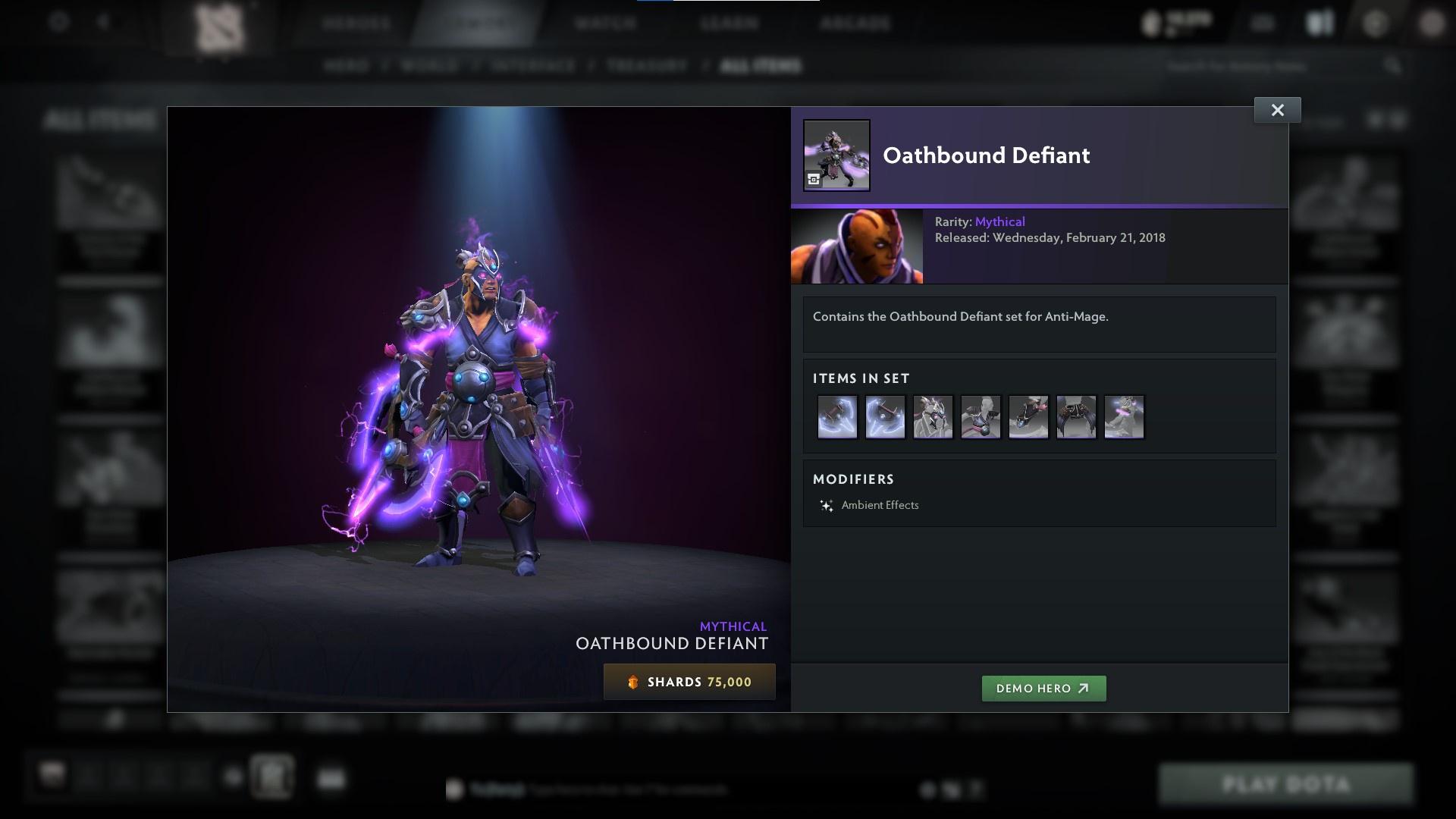1456x819 pixels.
Task: Select the shoulder armor icon in Items In Set
Action: 981,416
